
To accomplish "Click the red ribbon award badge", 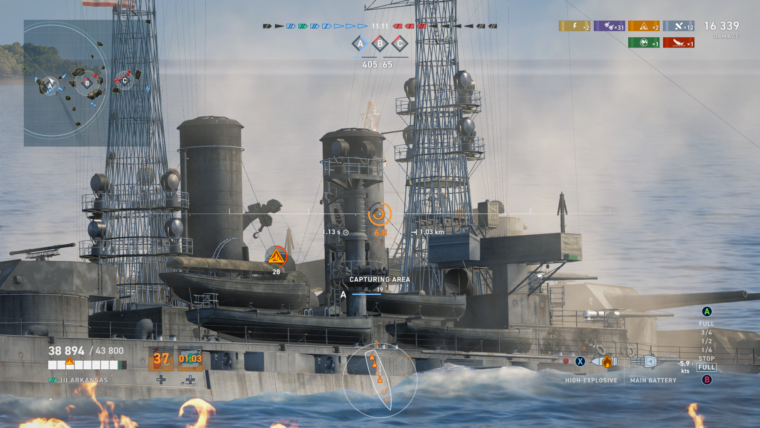I will click(678, 42).
